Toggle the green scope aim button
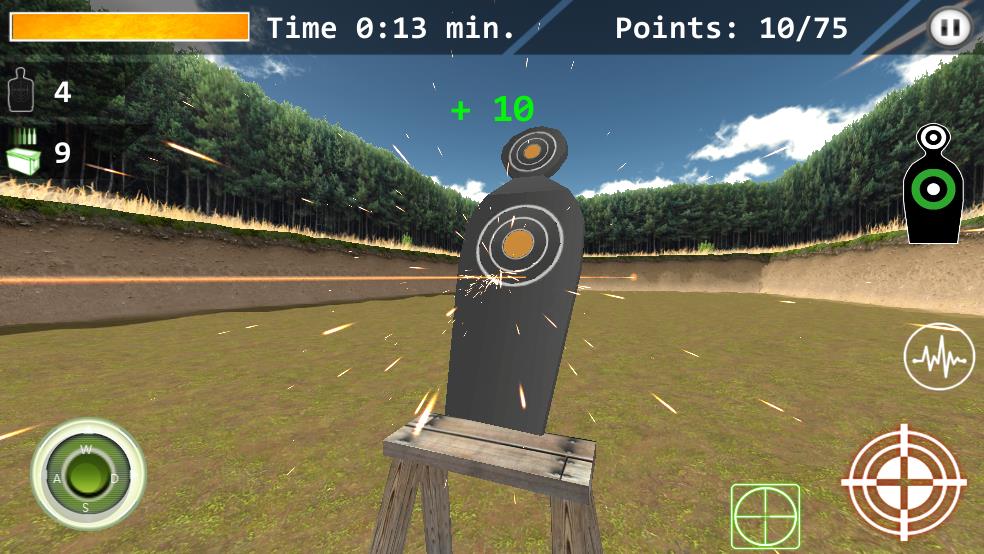 coord(765,517)
